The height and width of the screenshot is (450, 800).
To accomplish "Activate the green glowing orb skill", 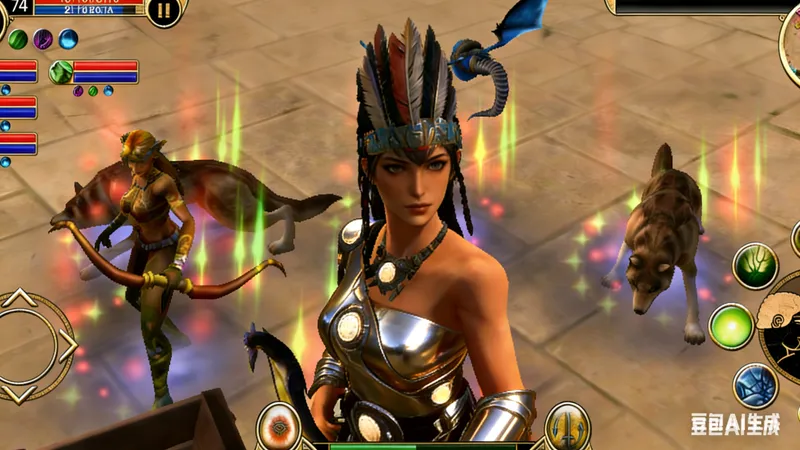I will coord(731,326).
